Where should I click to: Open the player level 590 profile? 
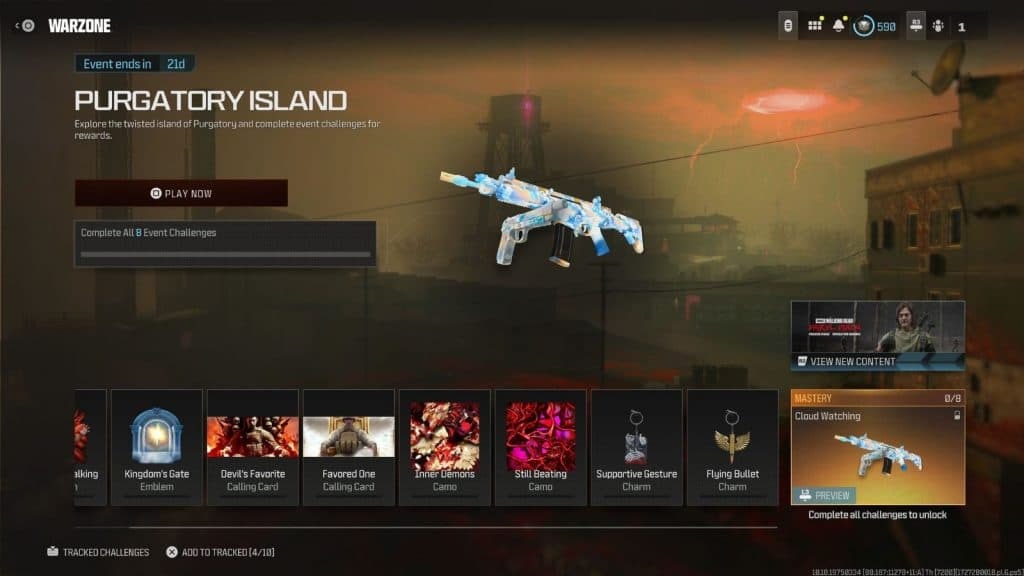pyautogui.click(x=875, y=26)
